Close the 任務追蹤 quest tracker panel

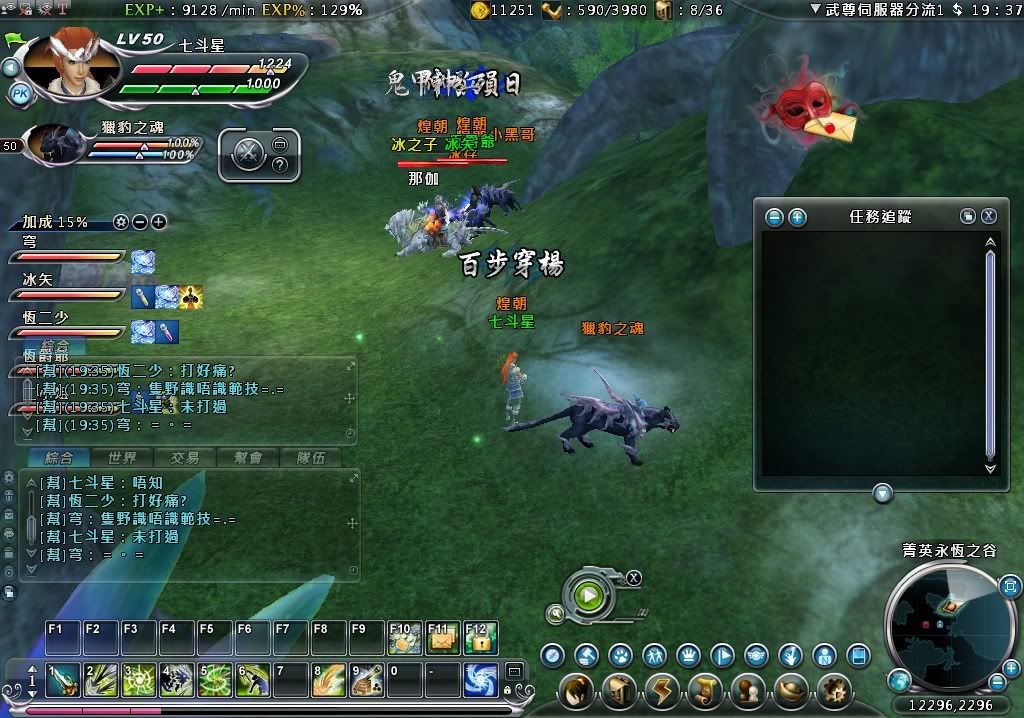point(988,216)
